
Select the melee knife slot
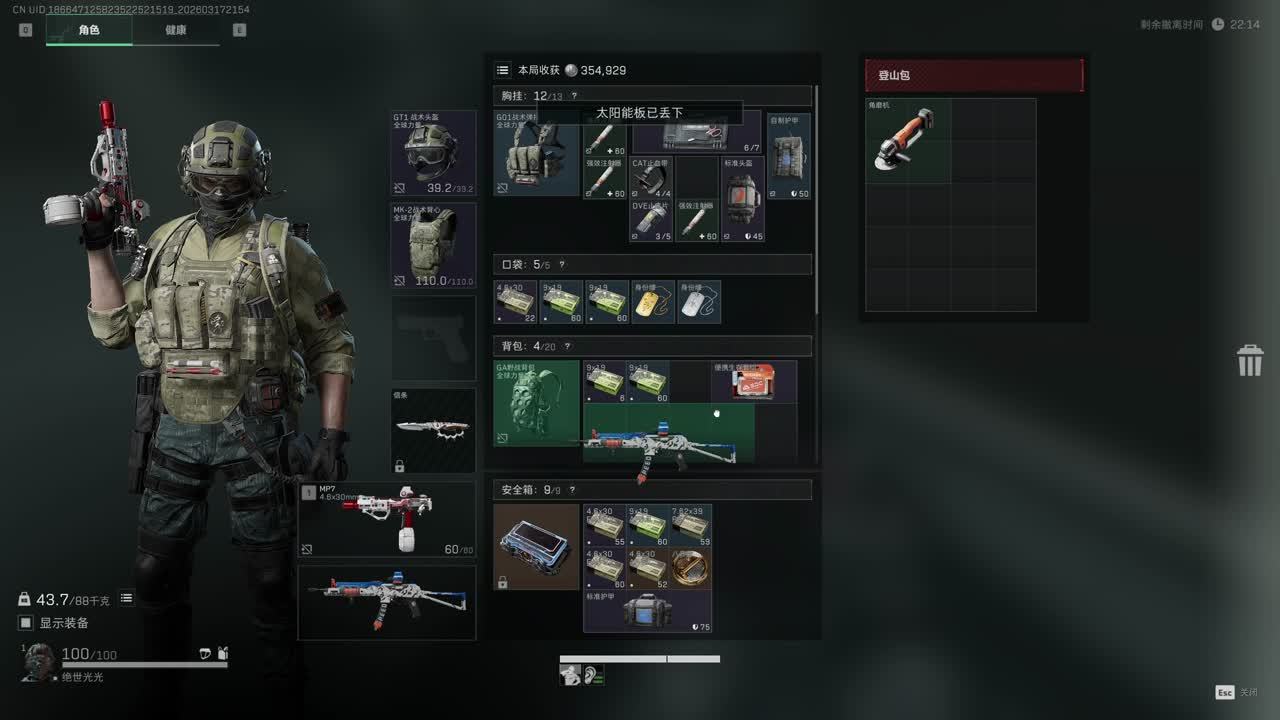click(x=433, y=430)
